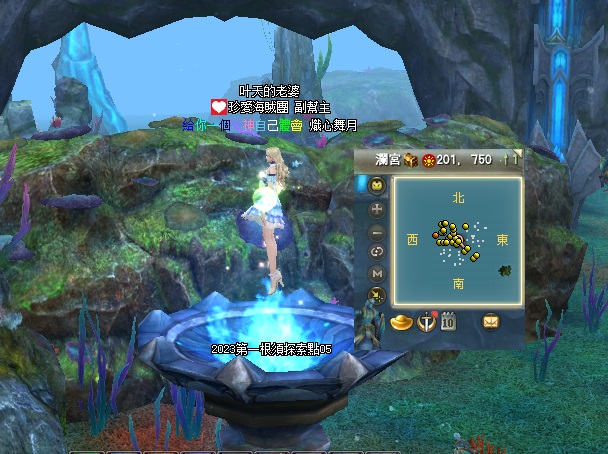Open the mail envelope icon
608x454 pixels.
click(x=491, y=322)
